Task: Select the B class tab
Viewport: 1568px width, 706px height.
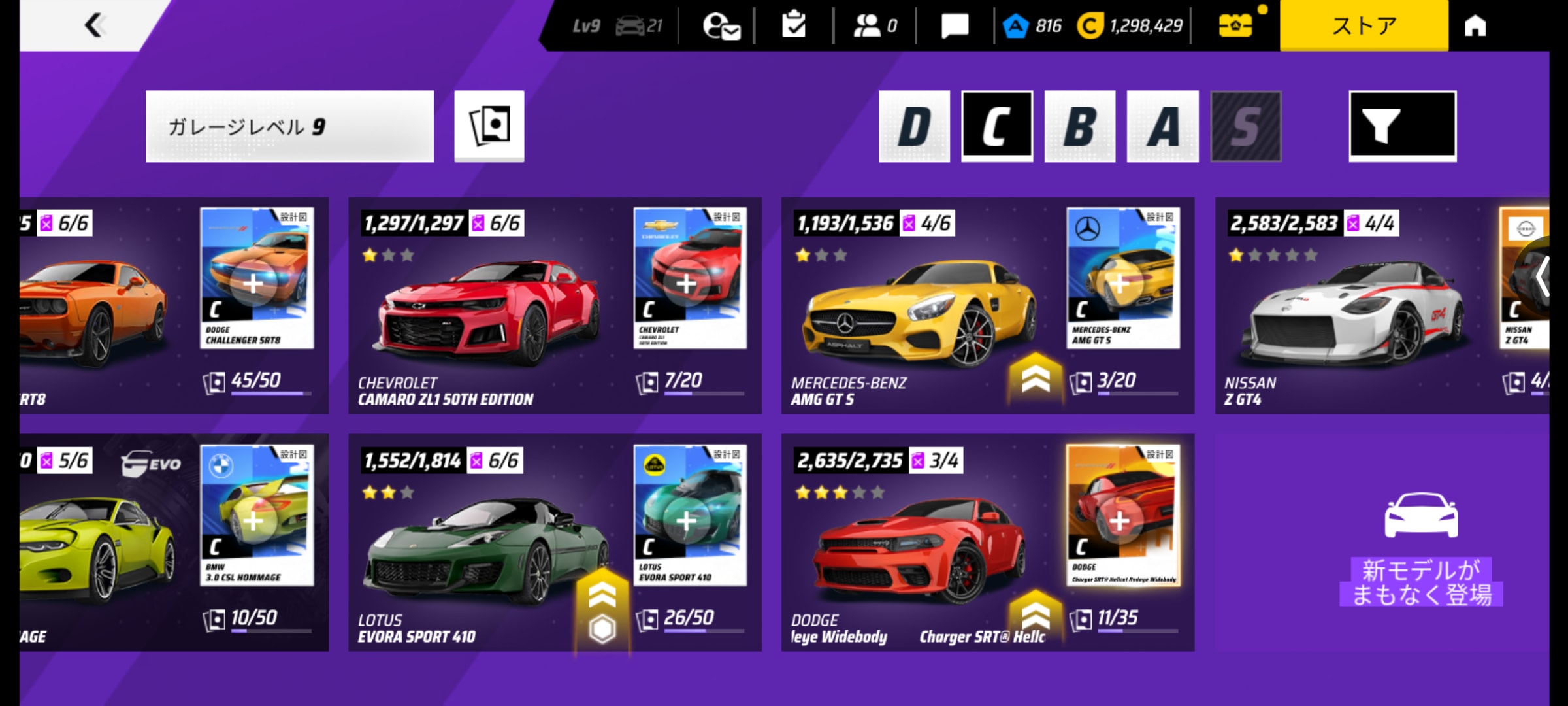Action: coord(1079,126)
